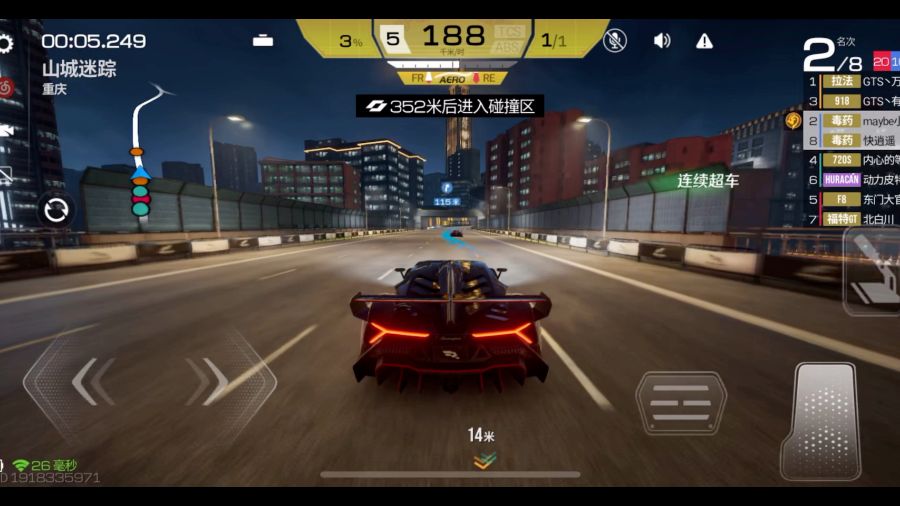Screen dimensions: 900x506
Task: Click the red swirl icon on left edge
Action: tap(6, 87)
